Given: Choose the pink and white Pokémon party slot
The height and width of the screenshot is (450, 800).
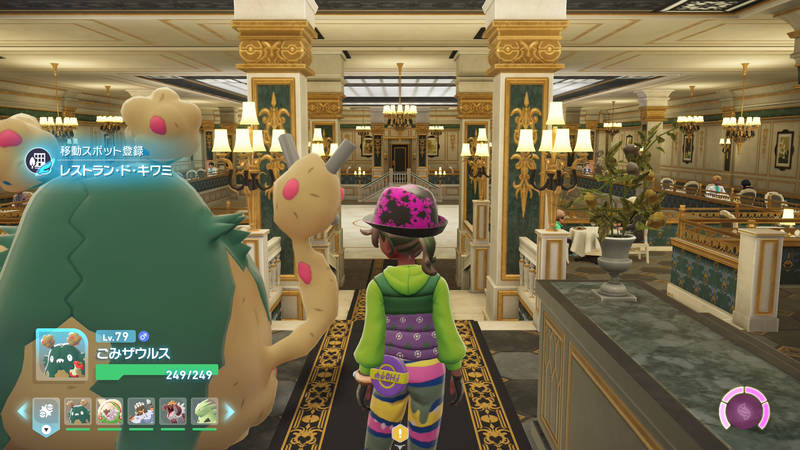Looking at the screenshot, I should click(x=110, y=411).
